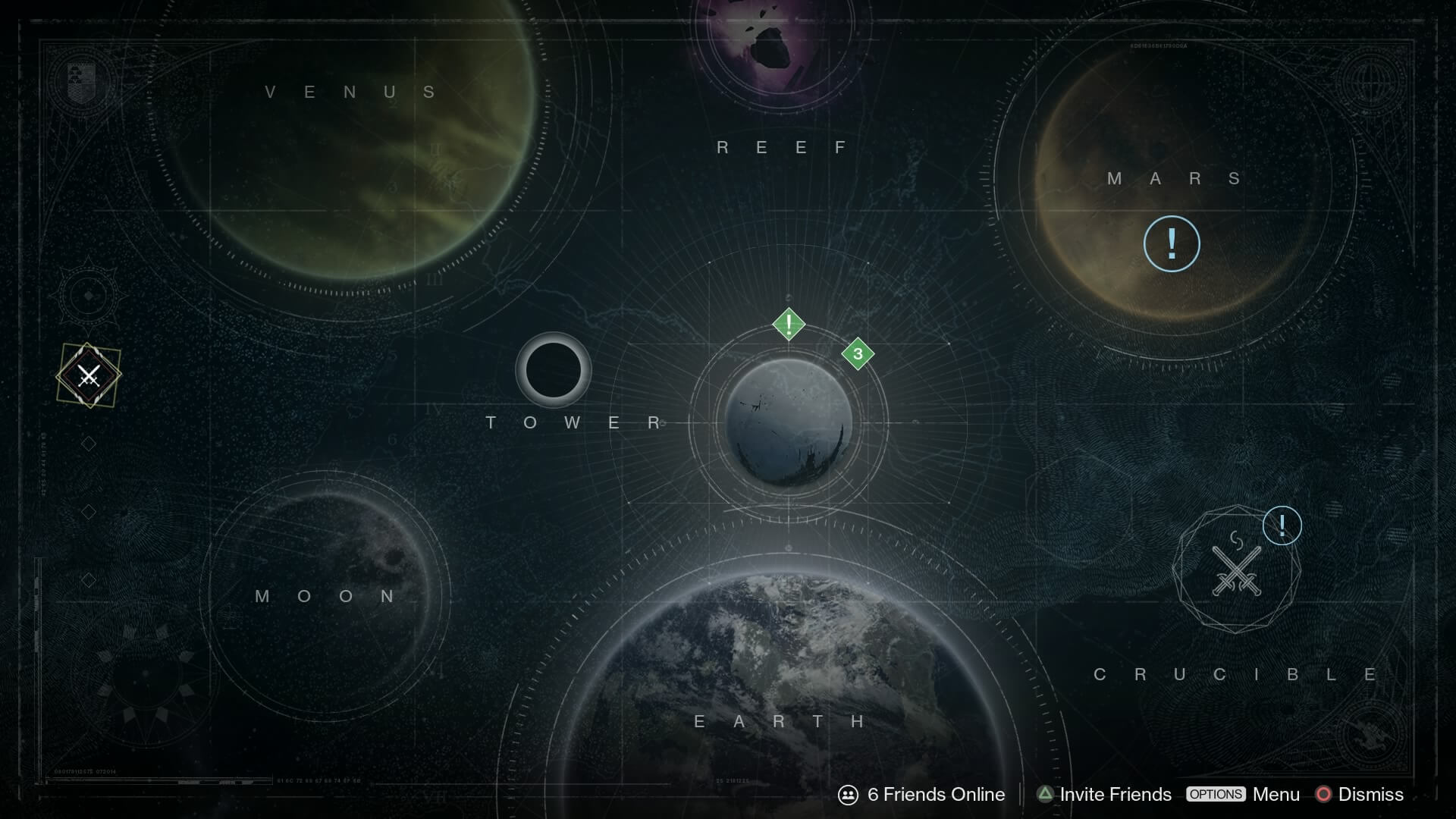This screenshot has width=1456, height=819.
Task: Click the blue exclamation notification on Mars
Action: pyautogui.click(x=1172, y=243)
